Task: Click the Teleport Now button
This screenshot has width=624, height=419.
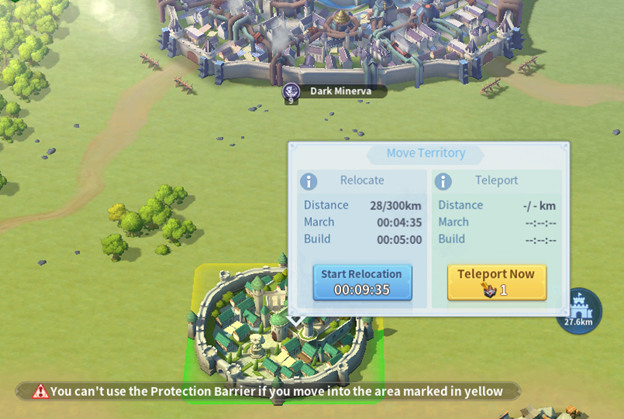Action: click(x=496, y=282)
